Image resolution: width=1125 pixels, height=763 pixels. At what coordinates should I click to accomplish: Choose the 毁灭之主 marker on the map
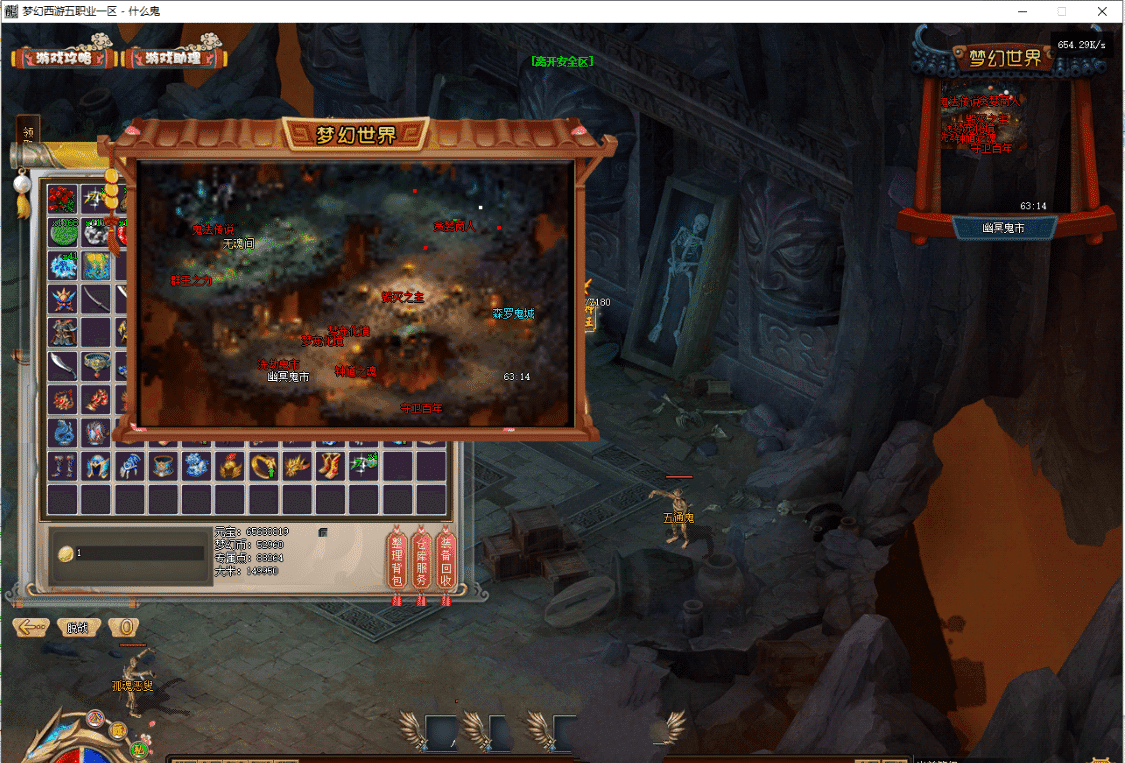click(402, 296)
